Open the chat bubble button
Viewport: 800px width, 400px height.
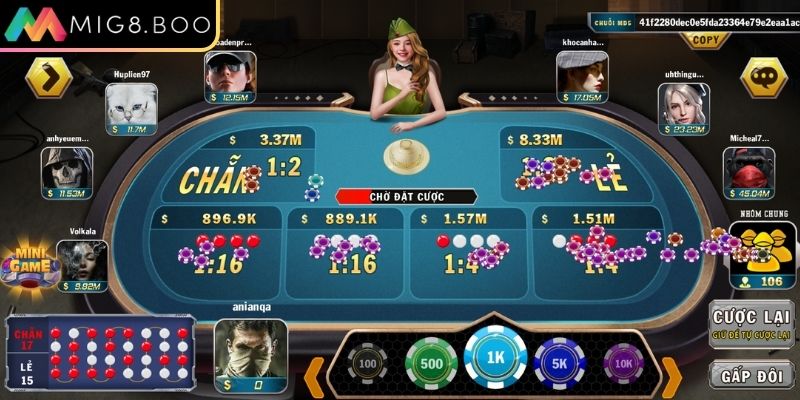[x=766, y=78]
